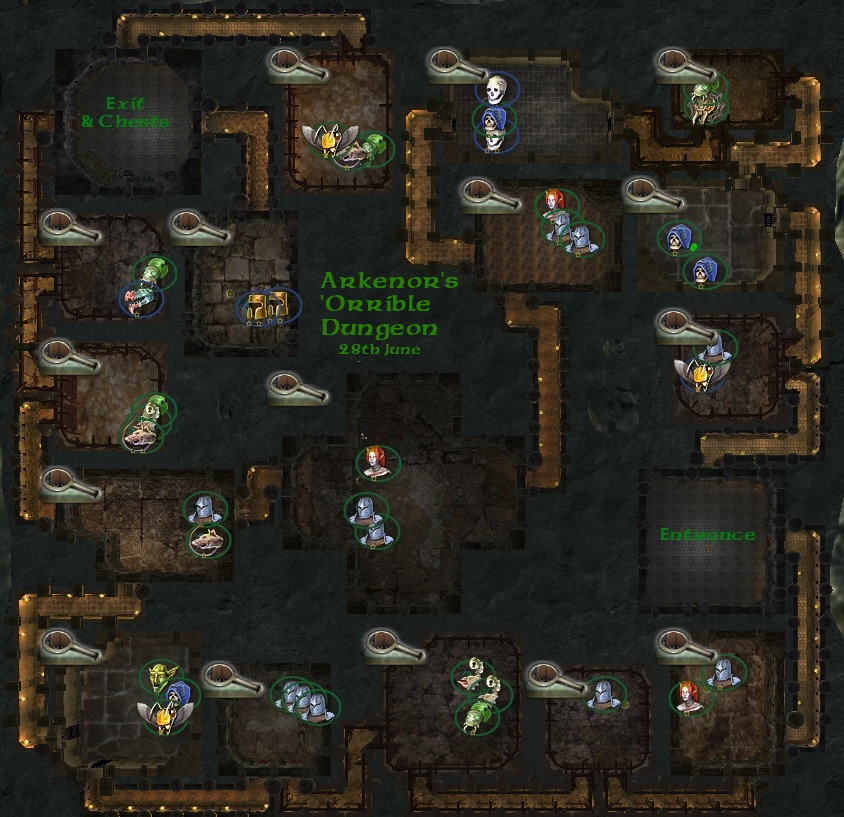Screen dimensions: 844x817
Task: Click the Exit & Chests room label
Action: [125, 111]
